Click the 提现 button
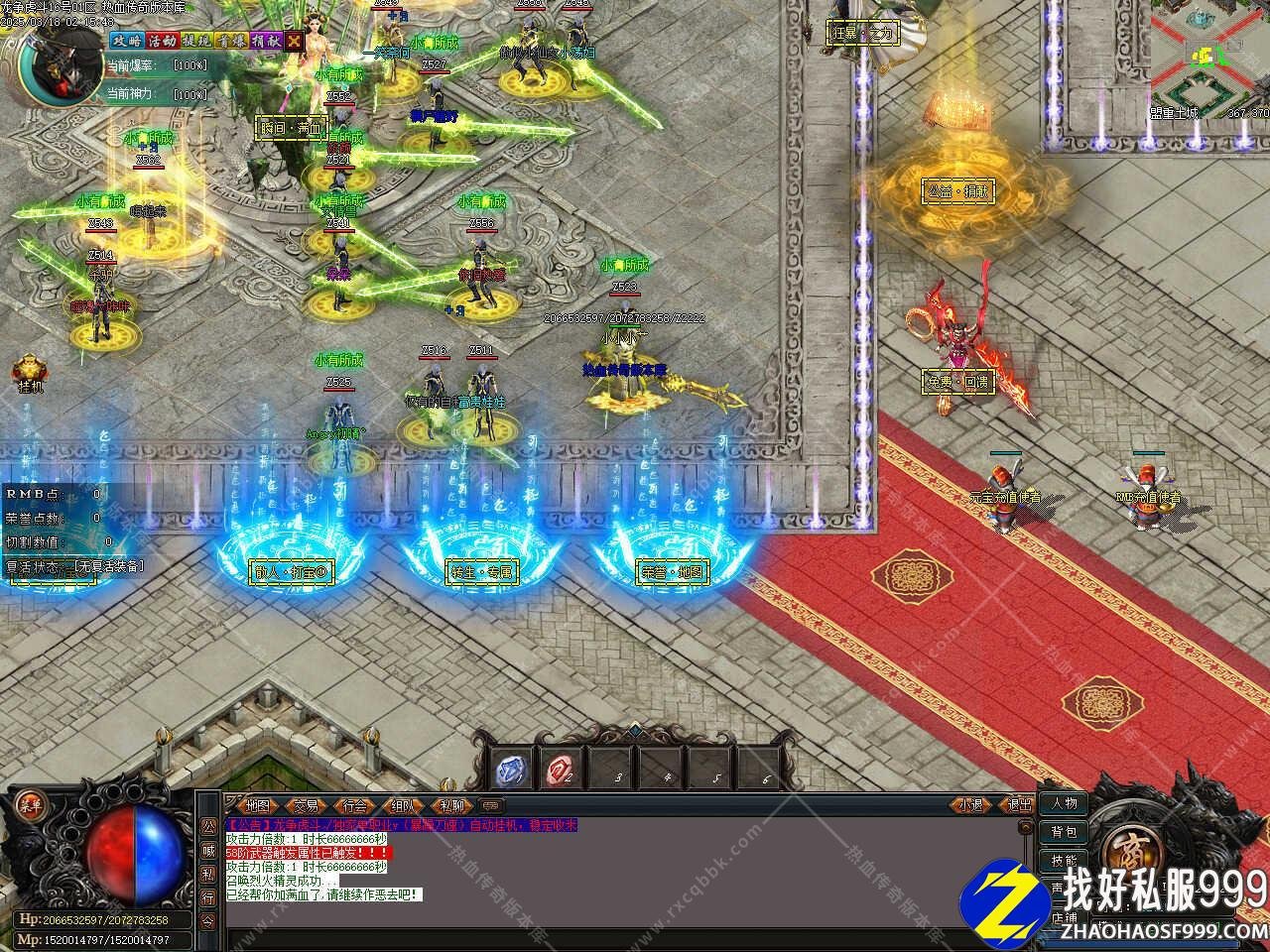The image size is (1270, 952). click(195, 41)
